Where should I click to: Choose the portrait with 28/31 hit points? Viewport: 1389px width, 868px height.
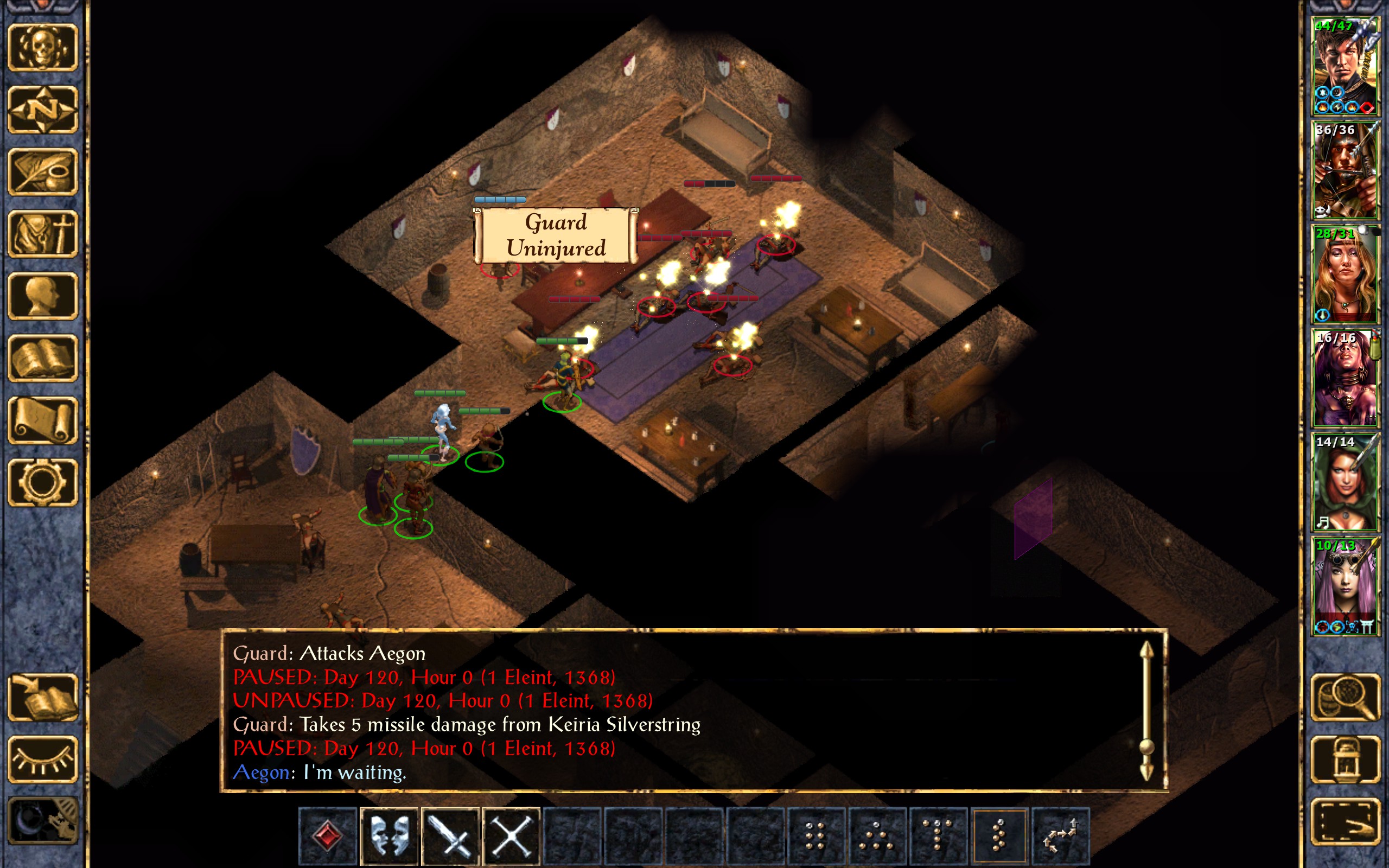1345,275
